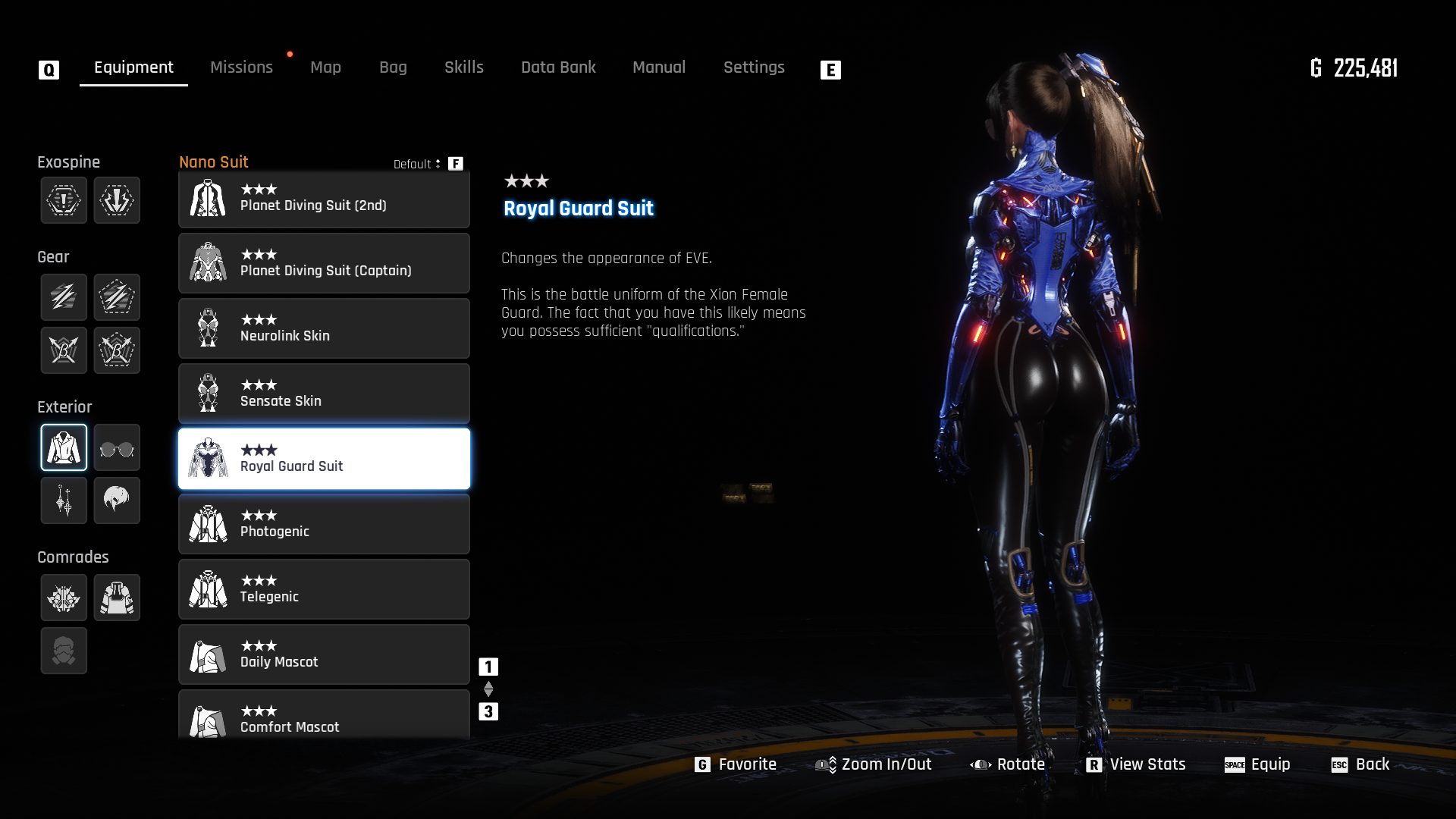Choose Planet Diving Suit (2nd)

[x=324, y=199]
